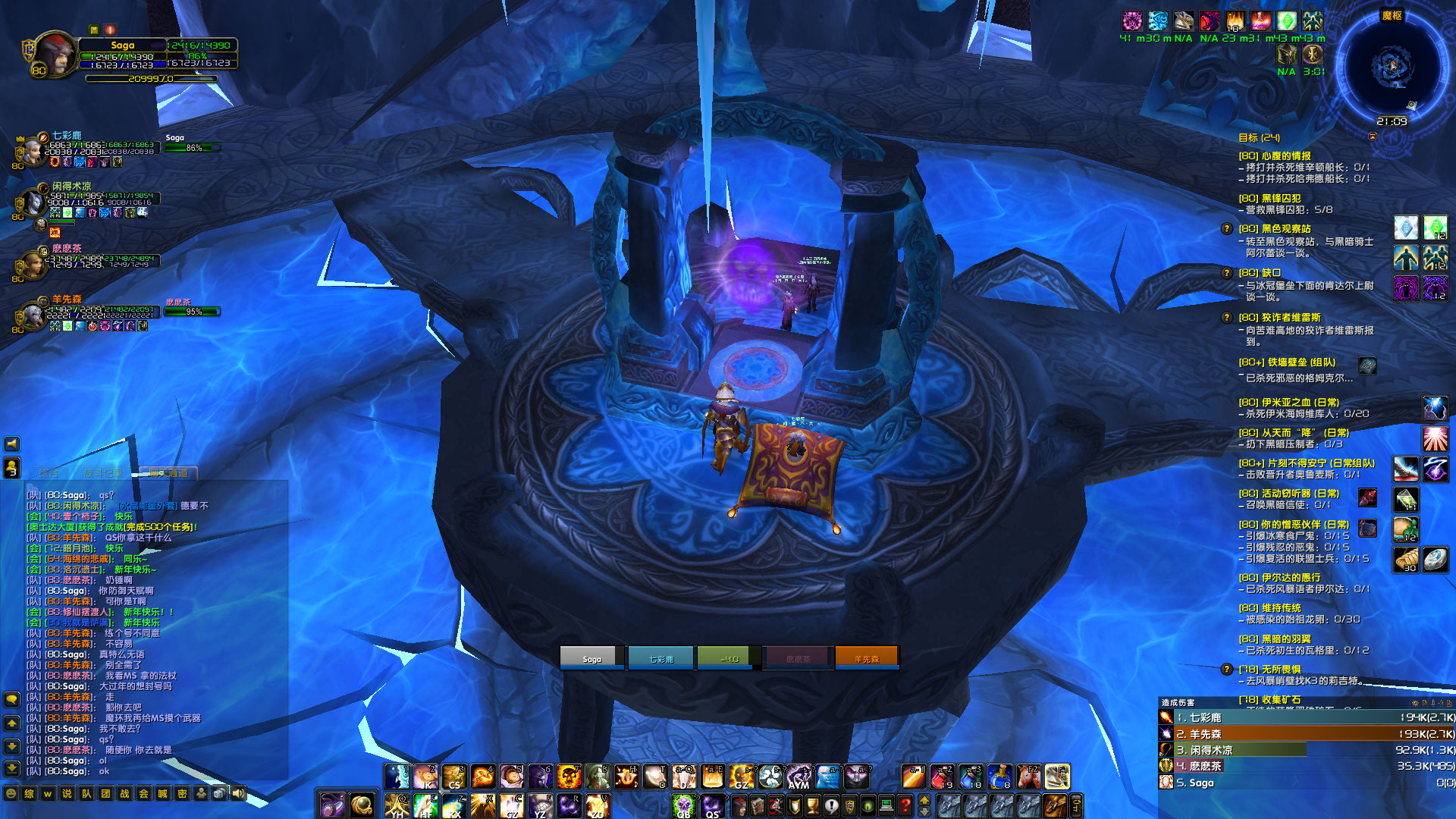Screen dimensions: 1456x819
Task: Click the dice roll icon beside chat bar
Action: click(219, 794)
